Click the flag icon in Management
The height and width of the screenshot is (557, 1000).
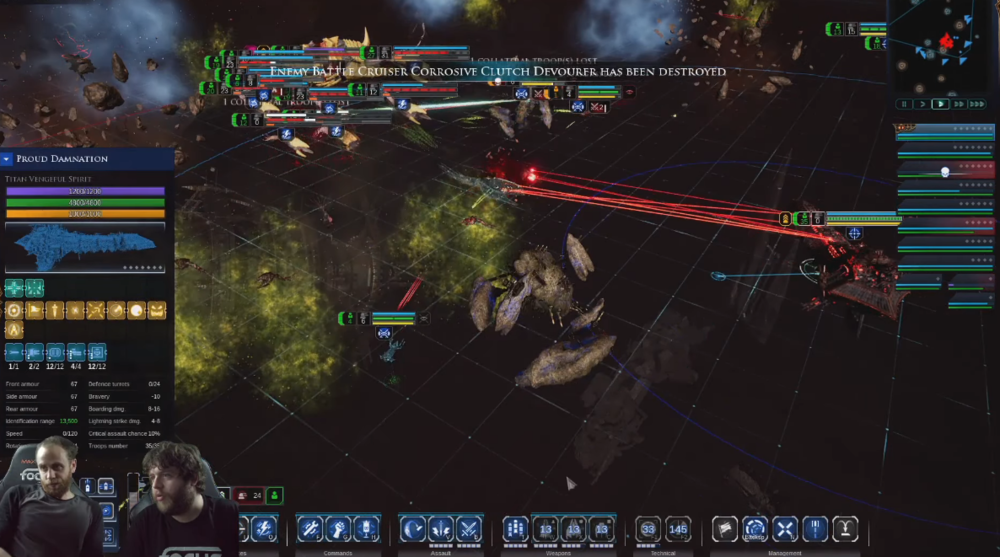(725, 527)
